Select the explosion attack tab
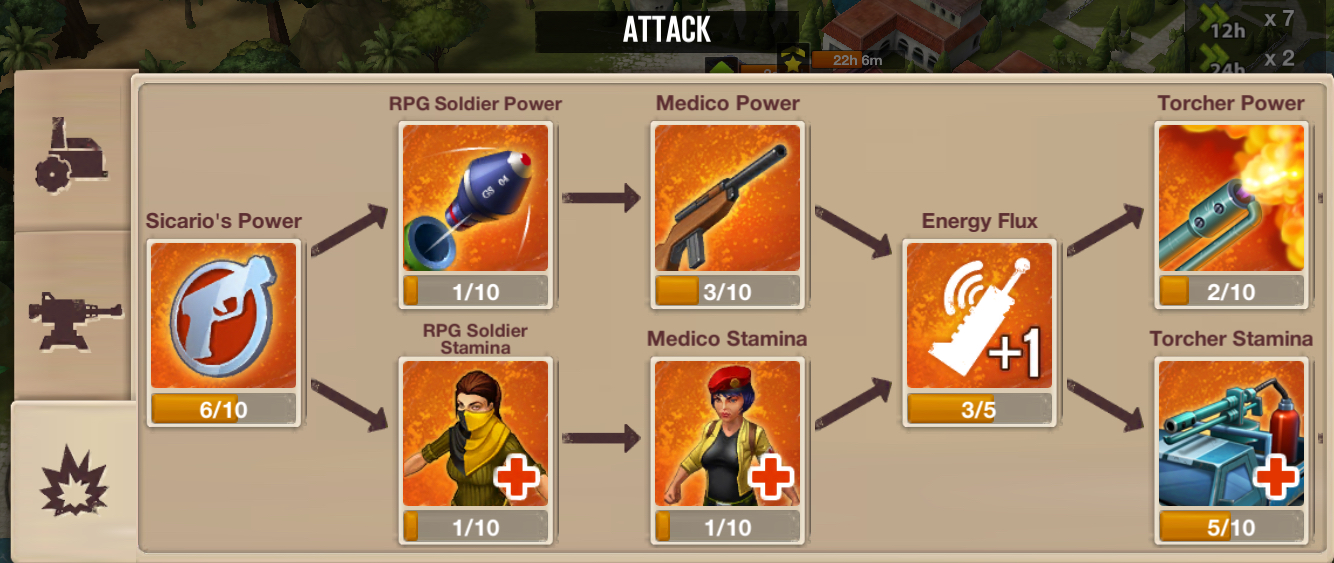The image size is (1334, 563). coord(72,482)
